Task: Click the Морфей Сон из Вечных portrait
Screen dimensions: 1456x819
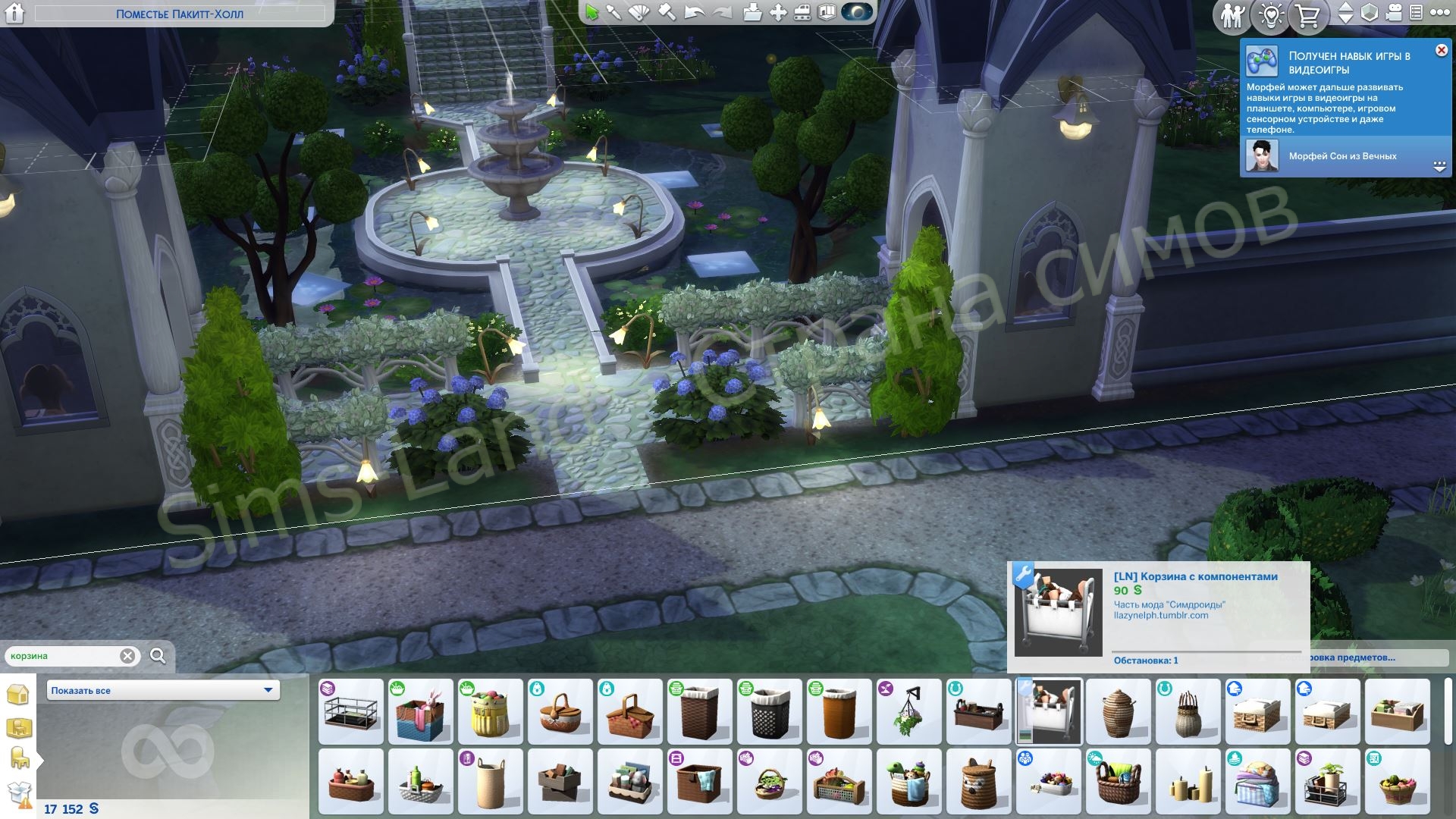Action: tap(1262, 156)
